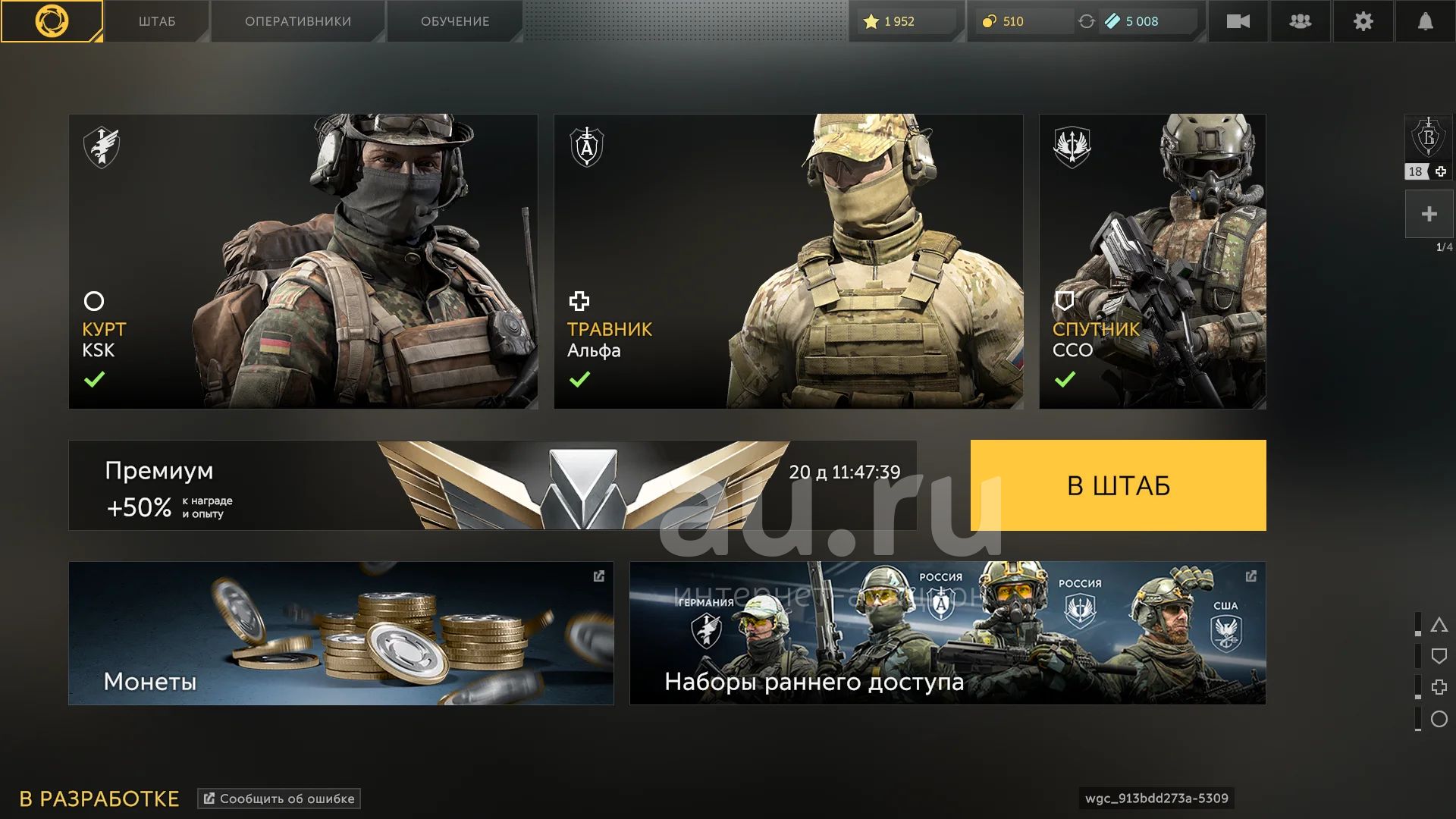This screenshot has height=819, width=1456.
Task: Click the yellow circular logo button
Action: [x=52, y=21]
